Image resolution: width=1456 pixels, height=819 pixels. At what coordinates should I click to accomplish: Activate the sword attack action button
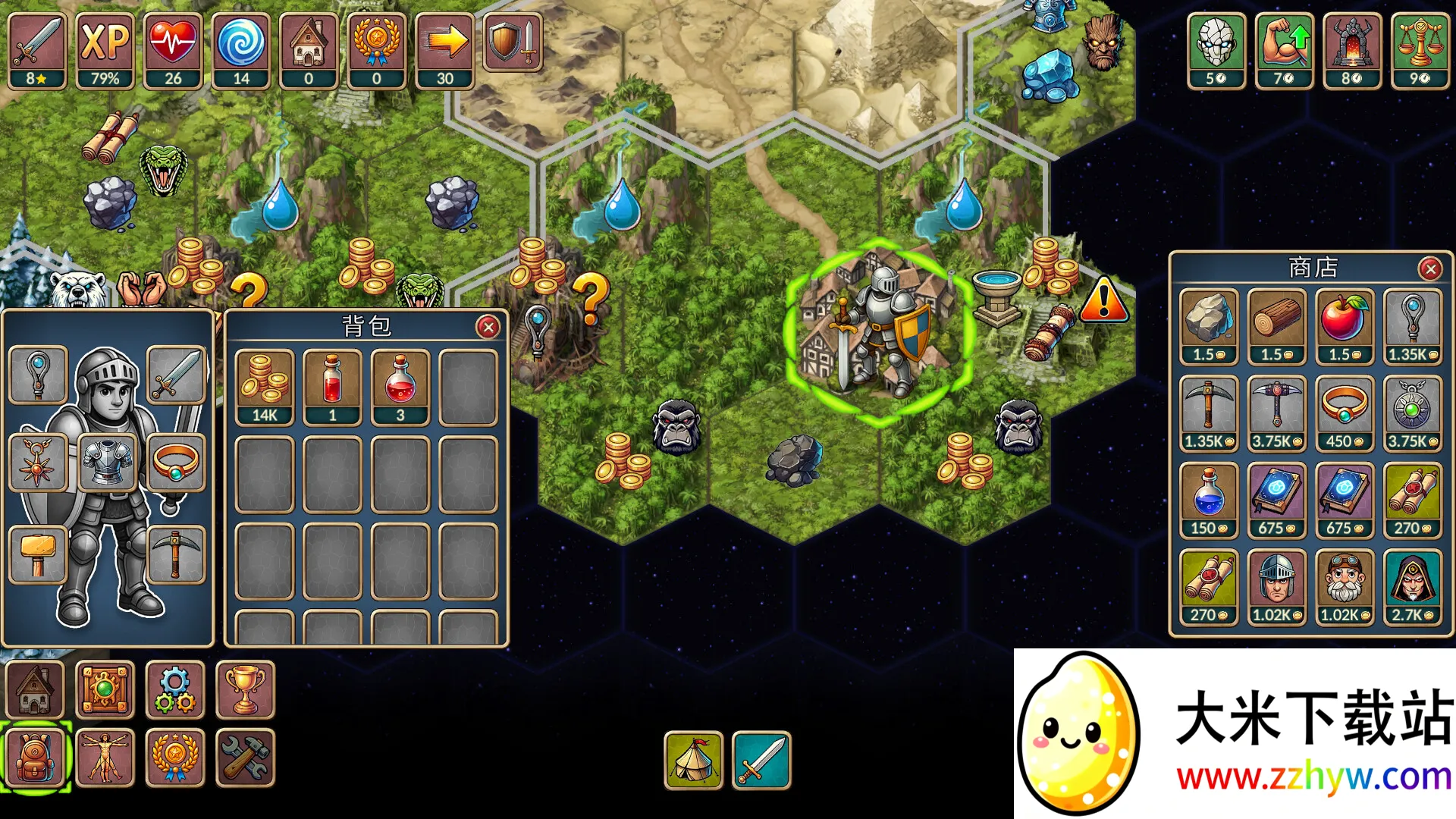761,760
